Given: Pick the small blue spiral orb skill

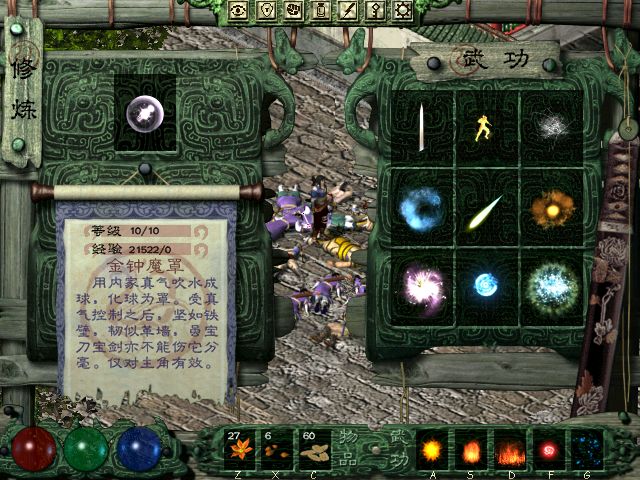Looking at the screenshot, I should [x=486, y=284].
